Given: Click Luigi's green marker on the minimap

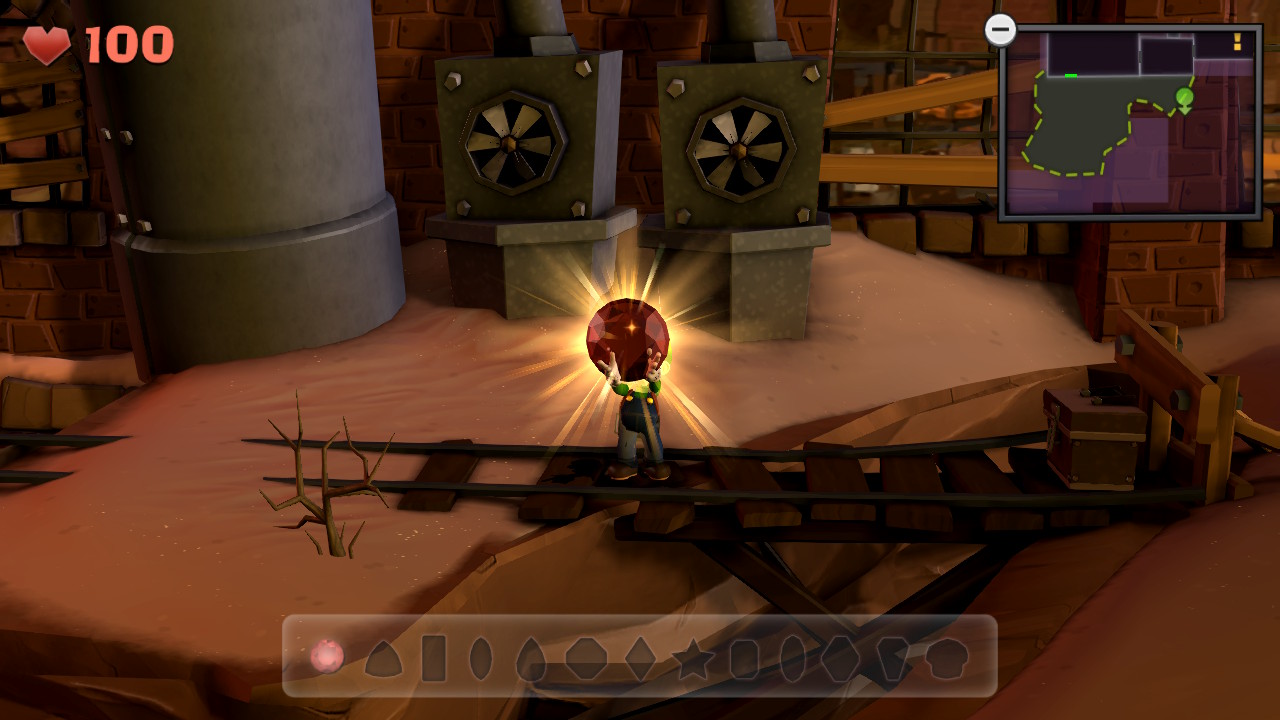Looking at the screenshot, I should tap(1185, 97).
